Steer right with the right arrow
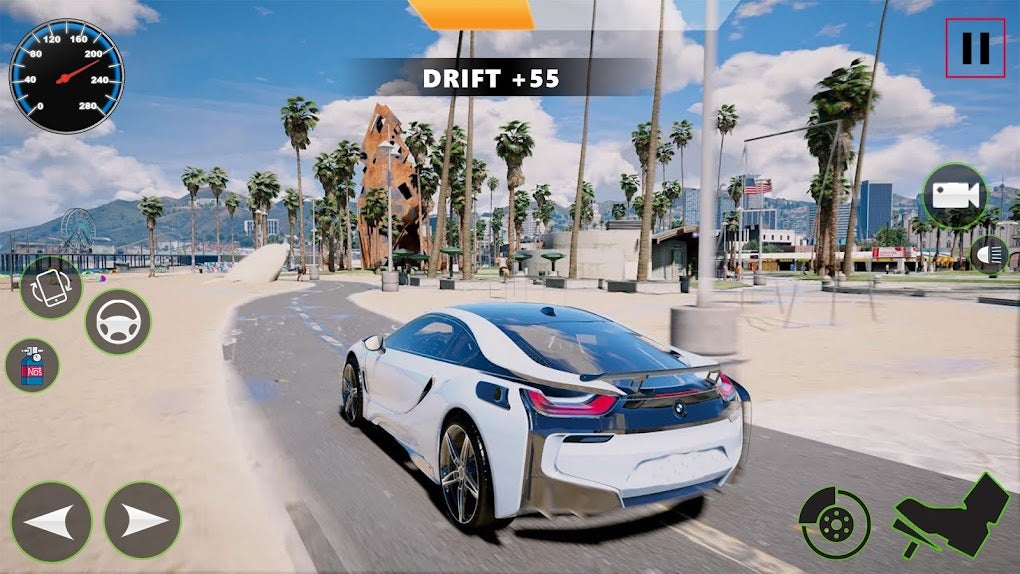 pyautogui.click(x=142, y=520)
